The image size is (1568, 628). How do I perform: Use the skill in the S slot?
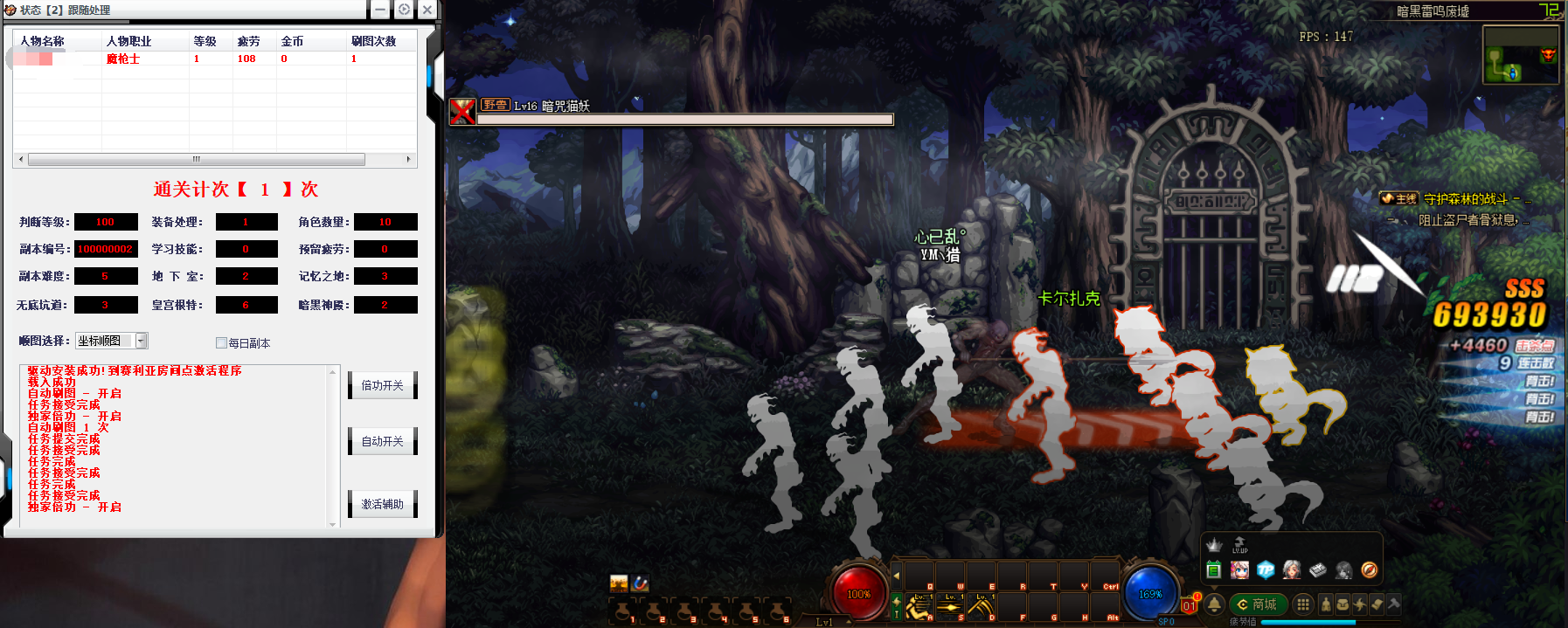click(949, 605)
